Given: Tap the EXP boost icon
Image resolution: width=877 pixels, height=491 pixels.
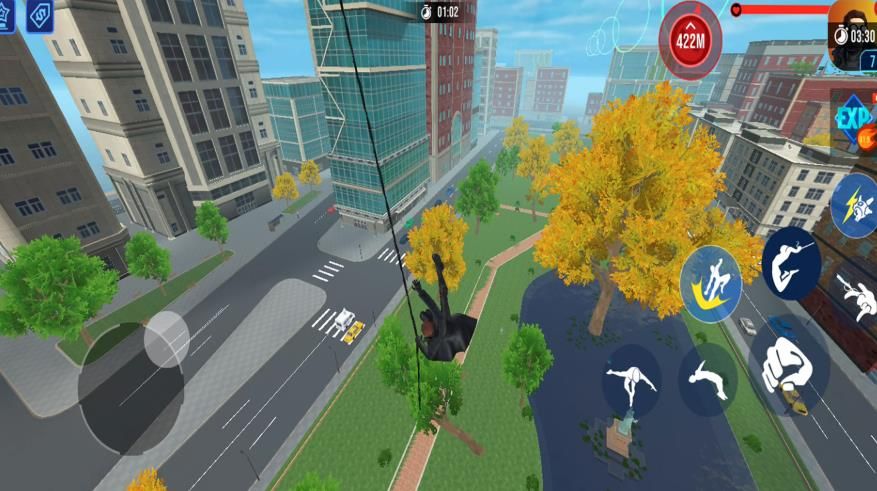Looking at the screenshot, I should tap(854, 119).
